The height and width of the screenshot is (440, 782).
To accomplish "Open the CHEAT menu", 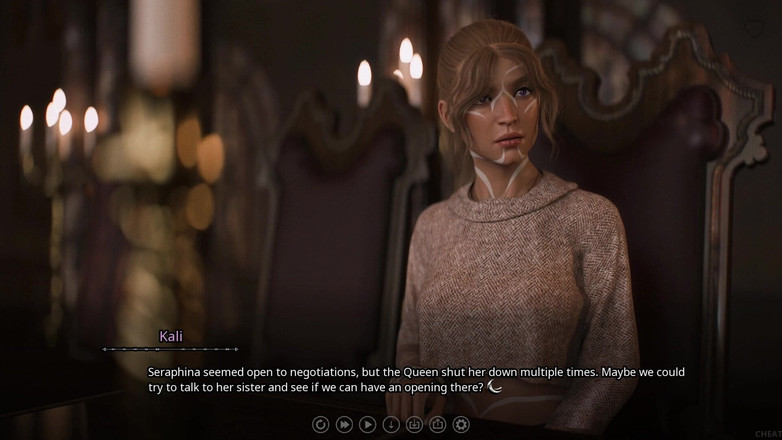I will [765, 431].
